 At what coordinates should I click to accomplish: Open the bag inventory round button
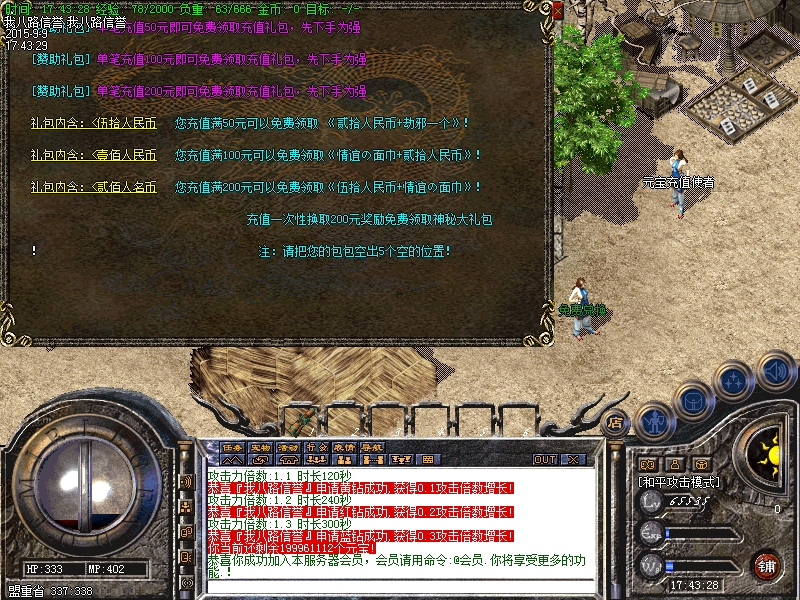pos(693,399)
